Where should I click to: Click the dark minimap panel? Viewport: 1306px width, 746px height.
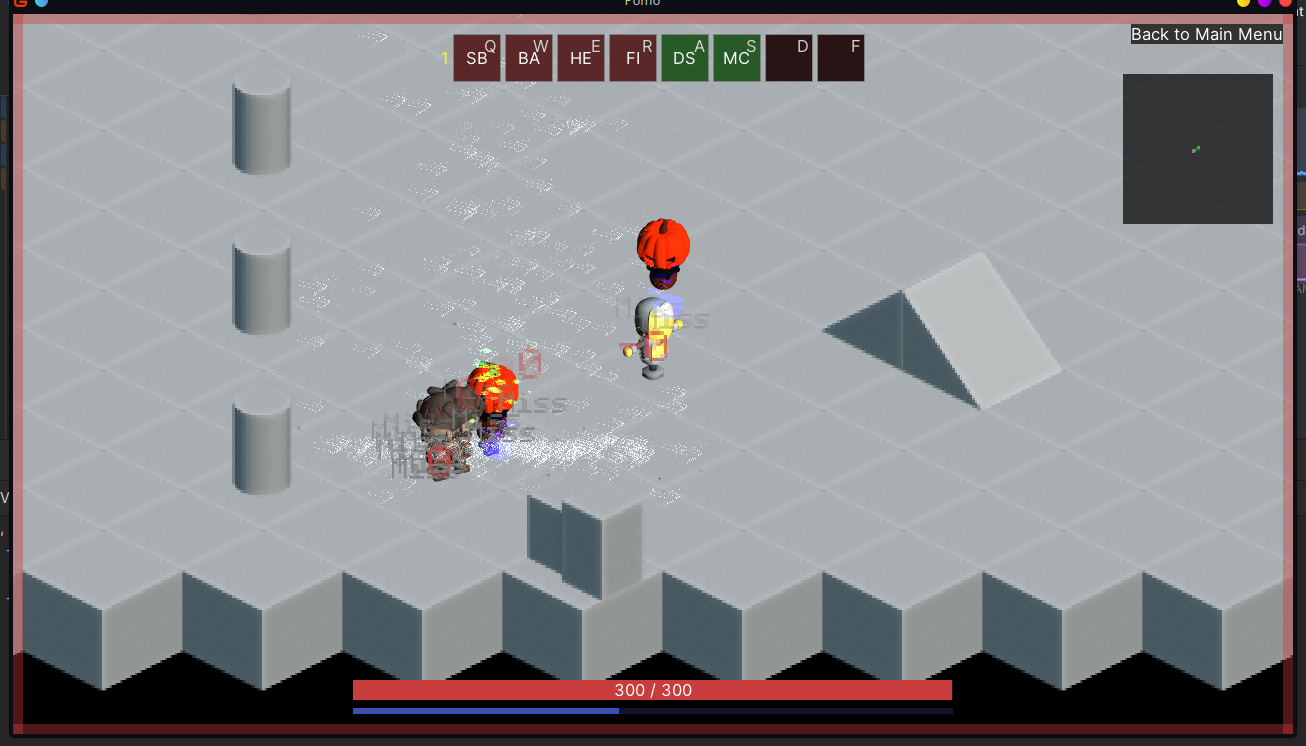(1197, 149)
